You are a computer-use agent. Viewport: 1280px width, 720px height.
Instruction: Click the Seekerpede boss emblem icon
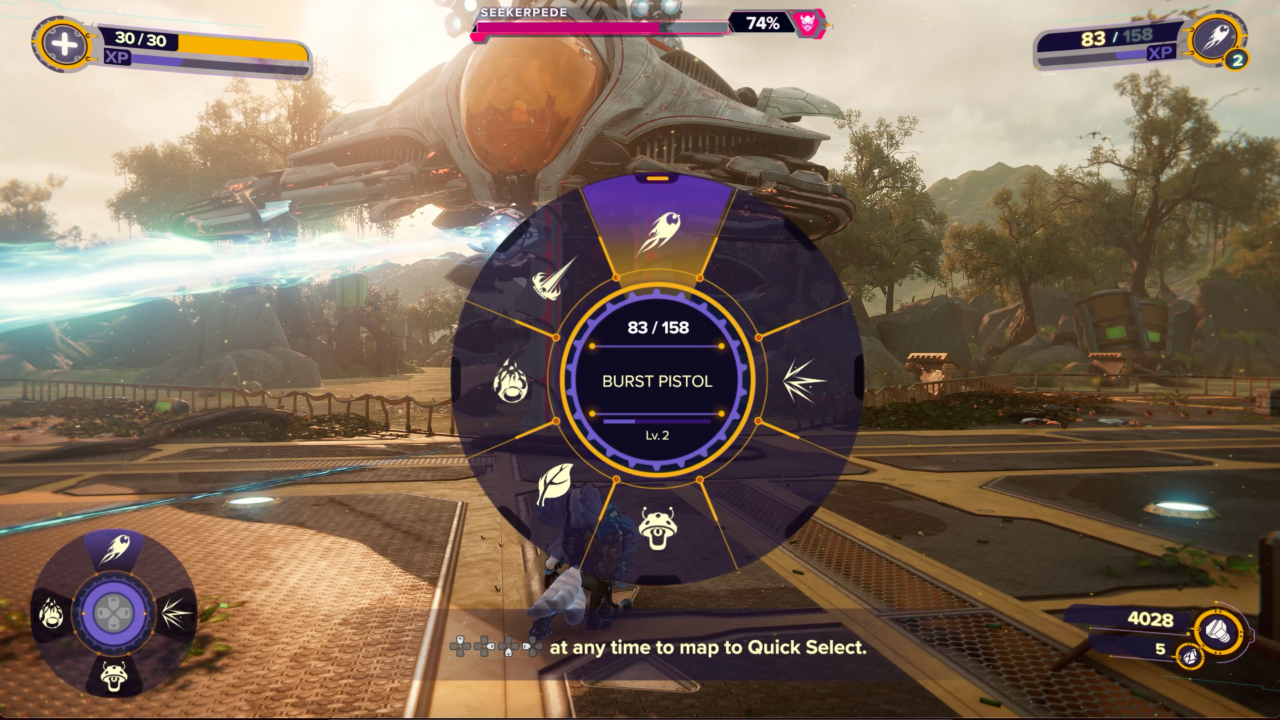pyautogui.click(x=808, y=23)
